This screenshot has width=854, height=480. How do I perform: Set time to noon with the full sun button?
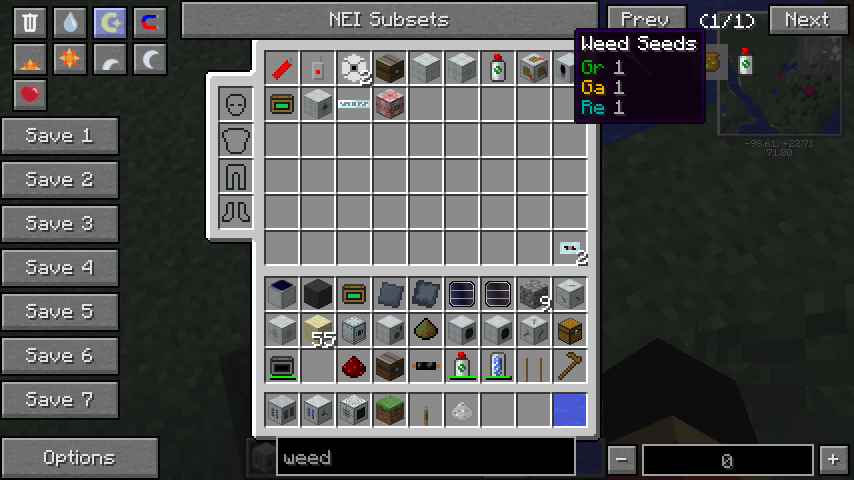[x=69, y=59]
